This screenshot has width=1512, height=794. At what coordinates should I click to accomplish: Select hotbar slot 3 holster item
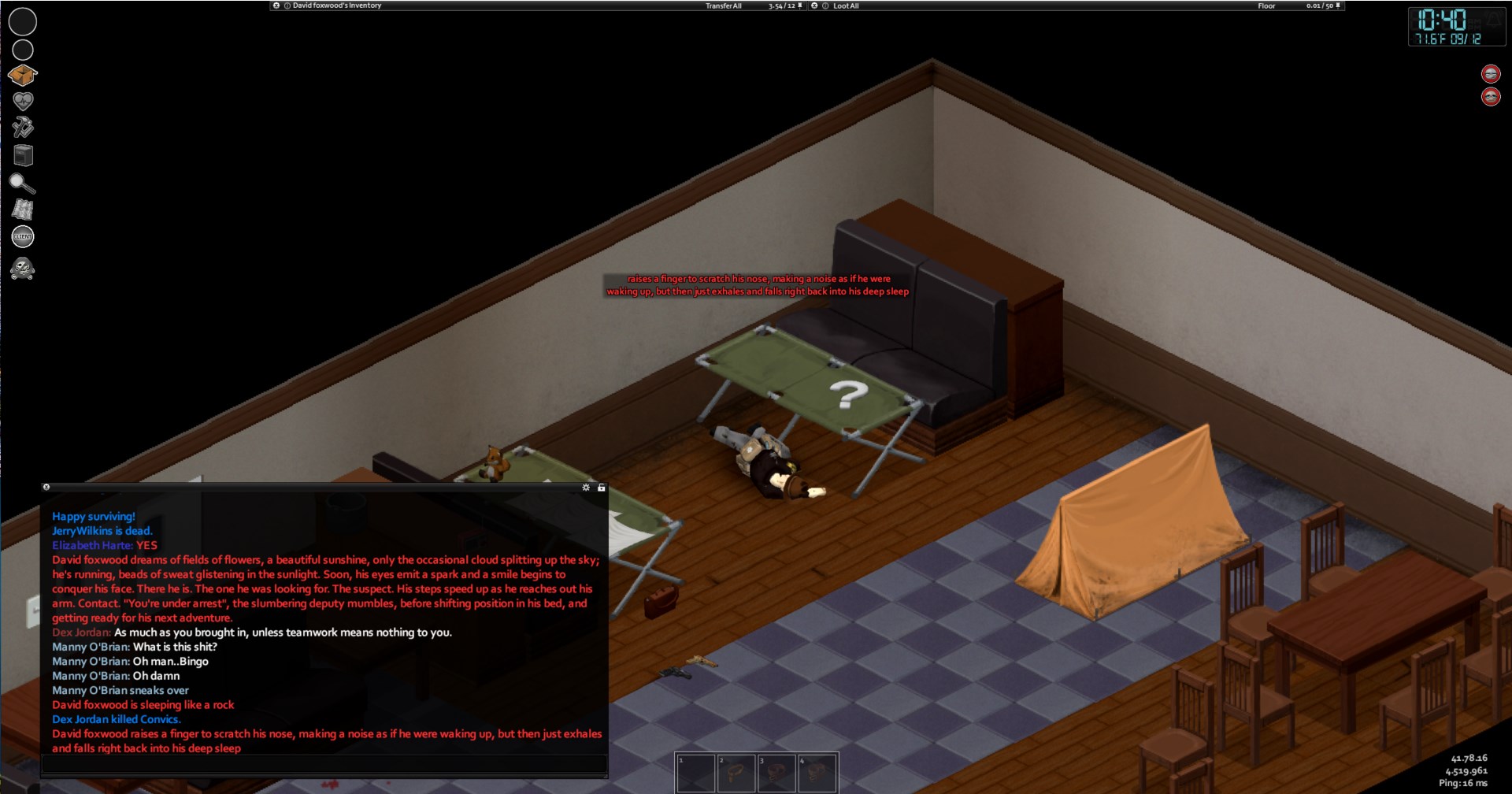[x=776, y=773]
